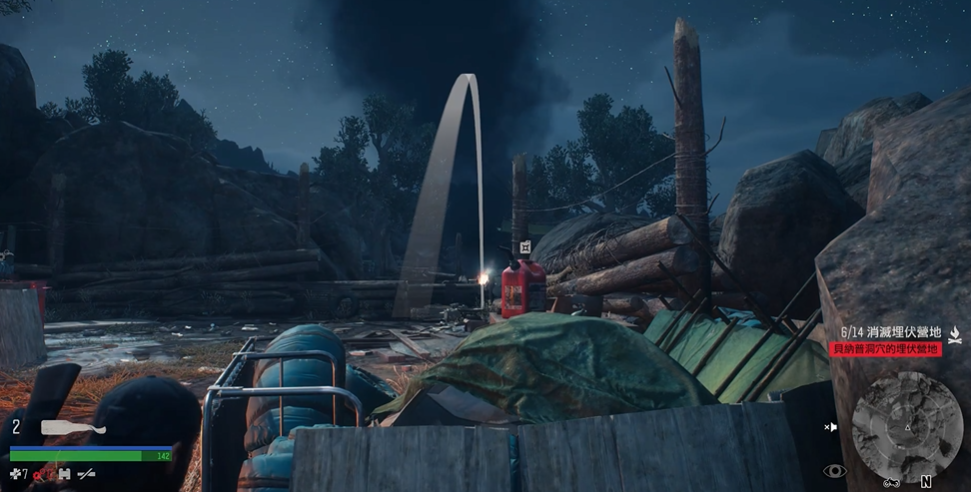971x492 pixels.
Task: Select the binoculars icon
Action: pyautogui.click(x=64, y=474)
